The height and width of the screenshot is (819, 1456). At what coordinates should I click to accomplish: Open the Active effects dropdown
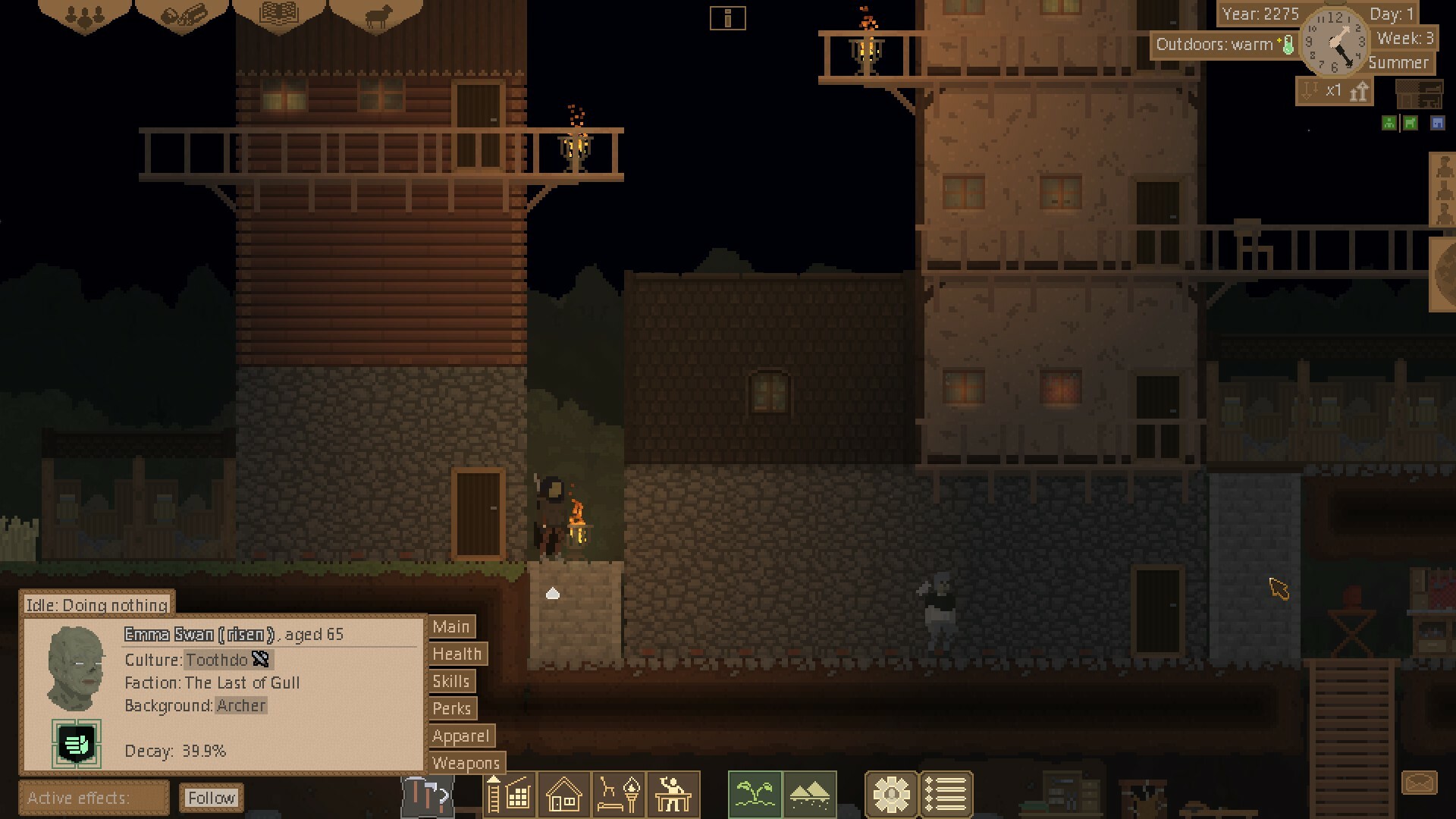coord(93,798)
